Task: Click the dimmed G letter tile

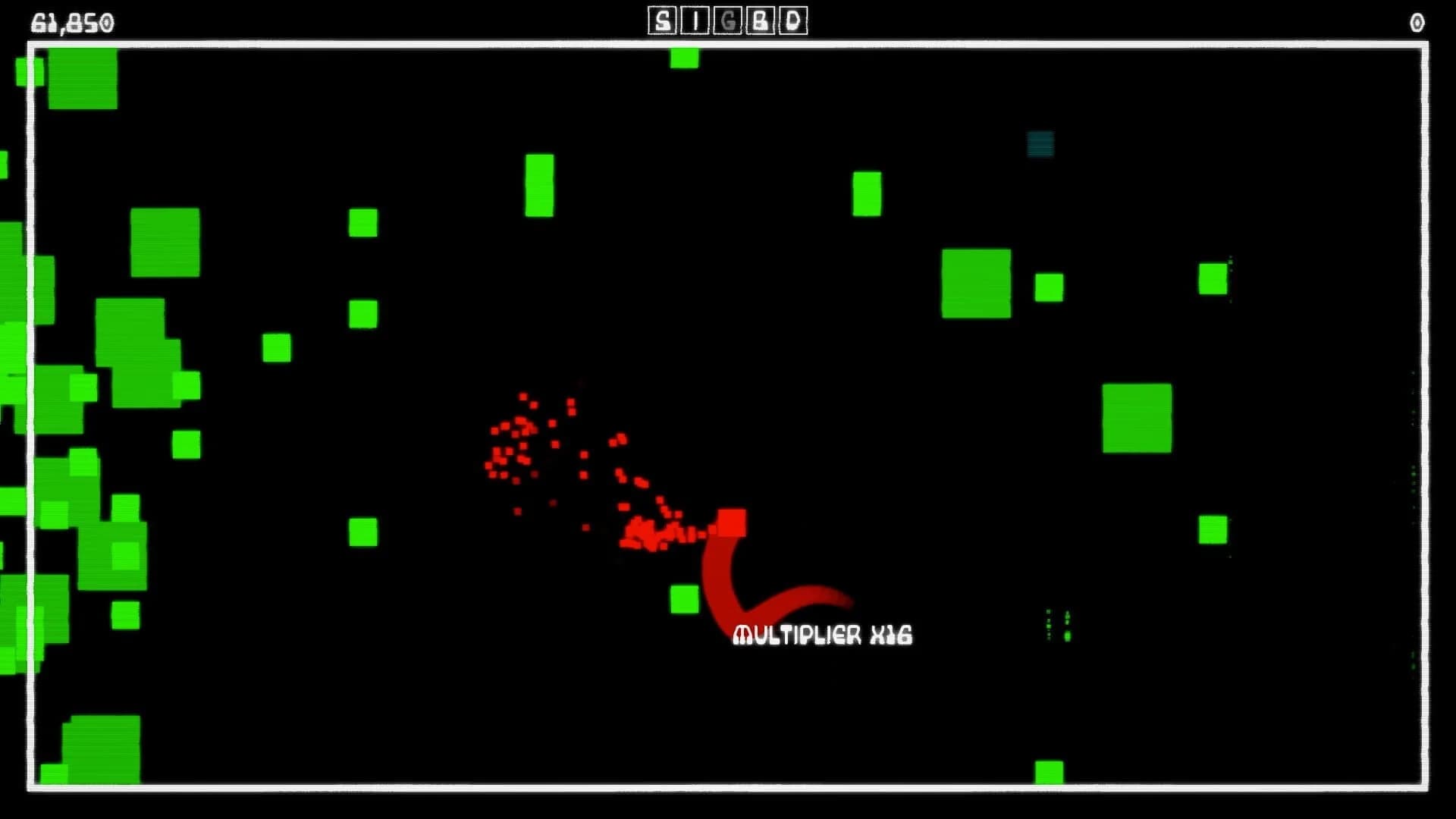Action: click(x=726, y=20)
